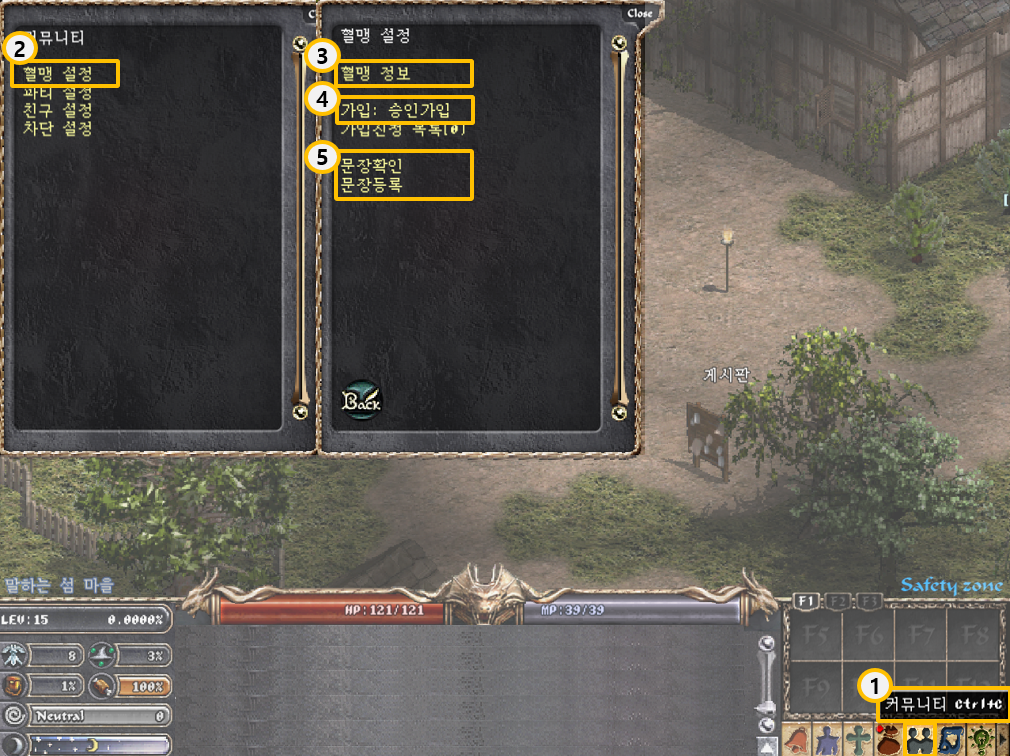
Task: Switch to the F2 hotkey tab
Action: click(x=839, y=601)
